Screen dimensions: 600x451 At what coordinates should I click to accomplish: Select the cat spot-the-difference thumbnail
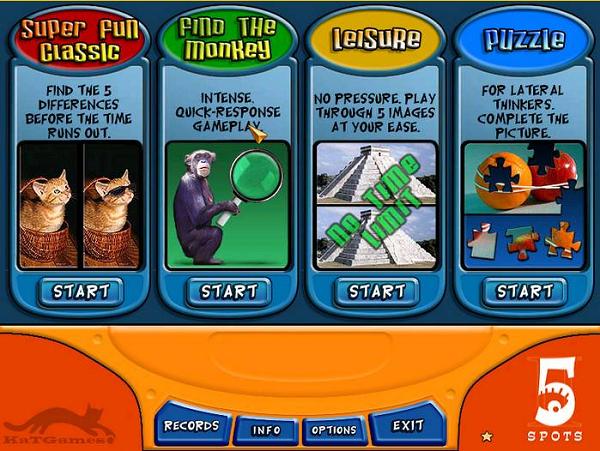click(x=82, y=206)
